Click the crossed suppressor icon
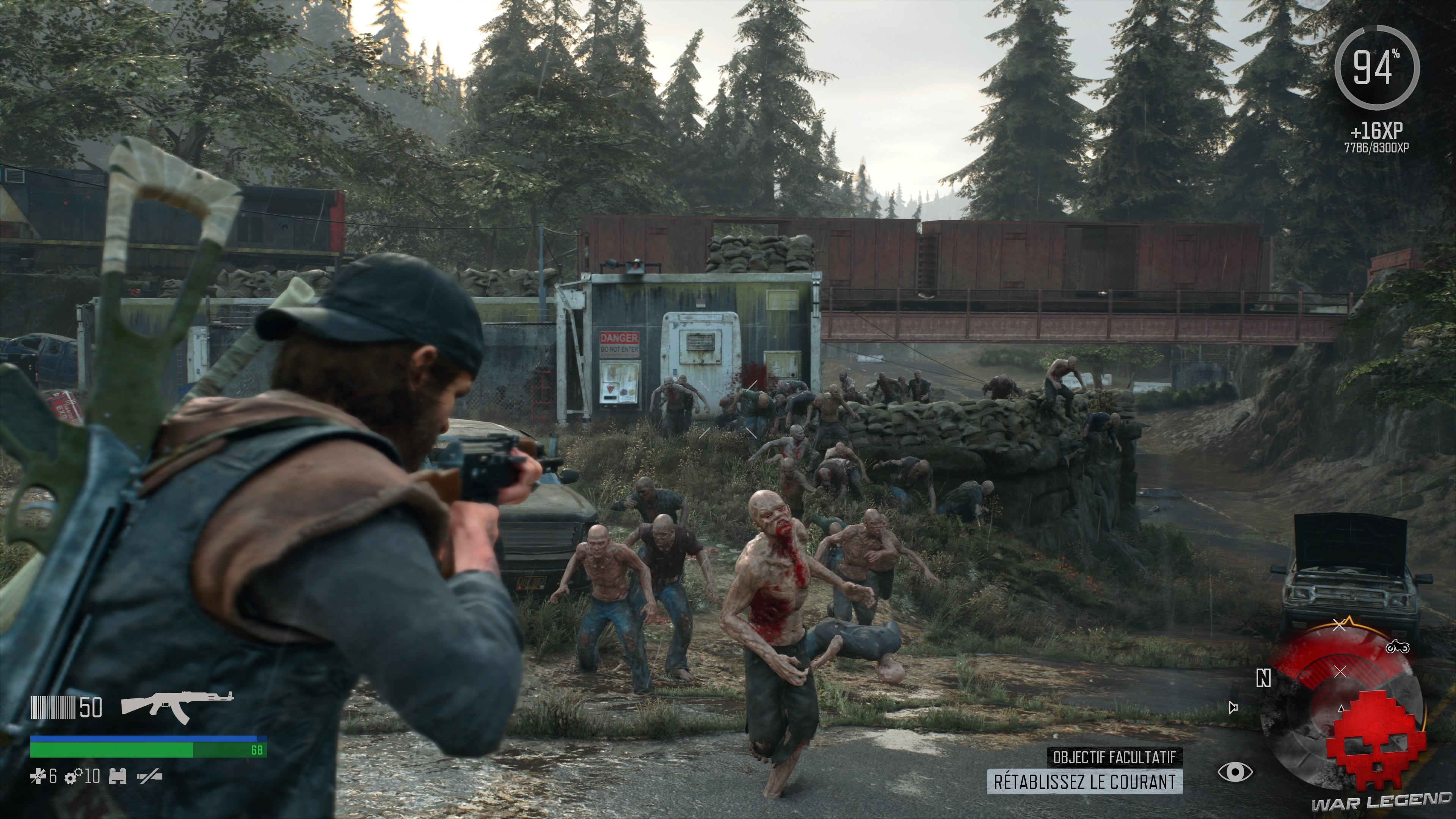 pyautogui.click(x=150, y=778)
